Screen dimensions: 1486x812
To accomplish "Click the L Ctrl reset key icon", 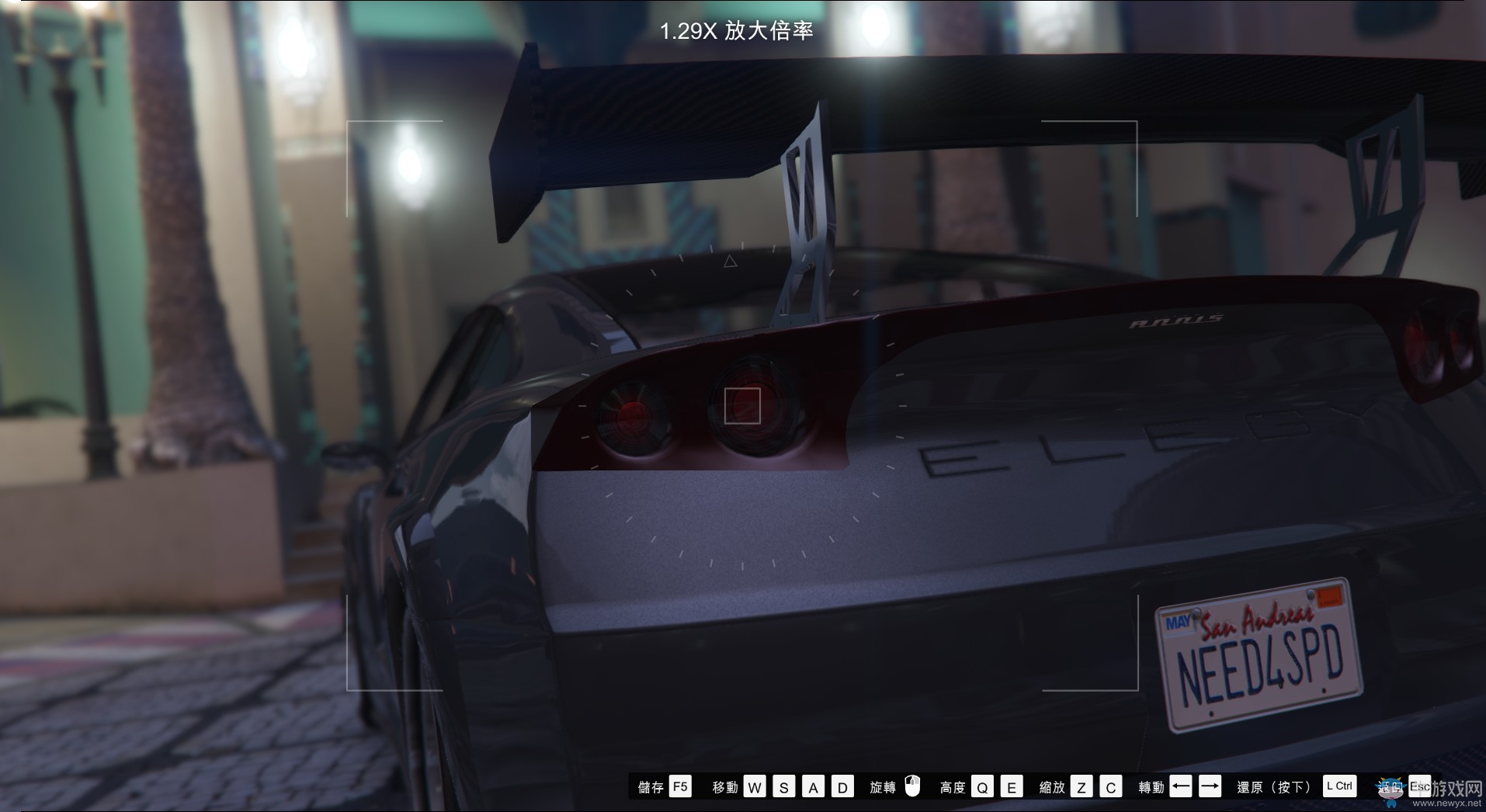I will [1339, 786].
